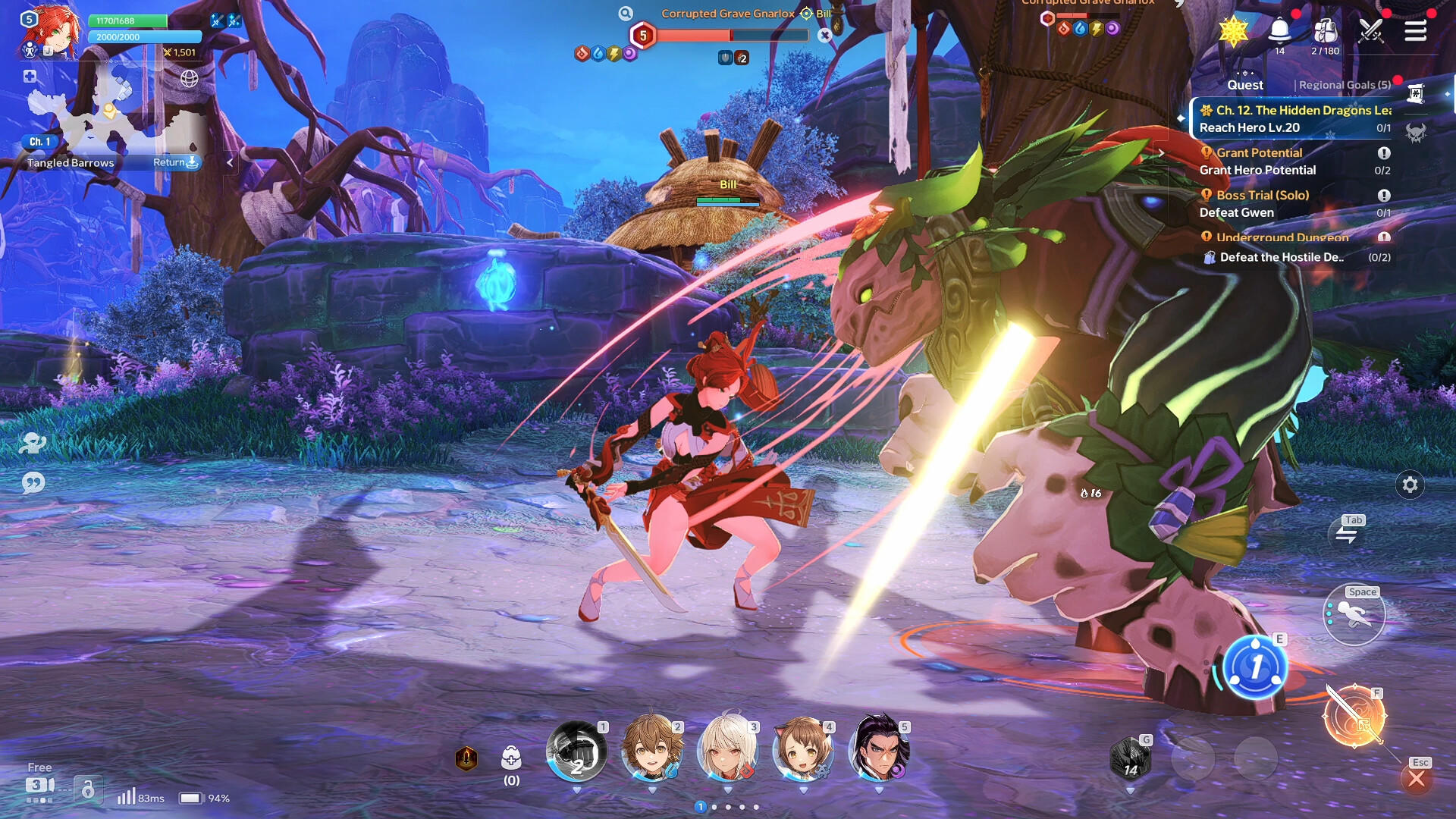
Task: Open the chat bubble icon
Action: pyautogui.click(x=33, y=483)
